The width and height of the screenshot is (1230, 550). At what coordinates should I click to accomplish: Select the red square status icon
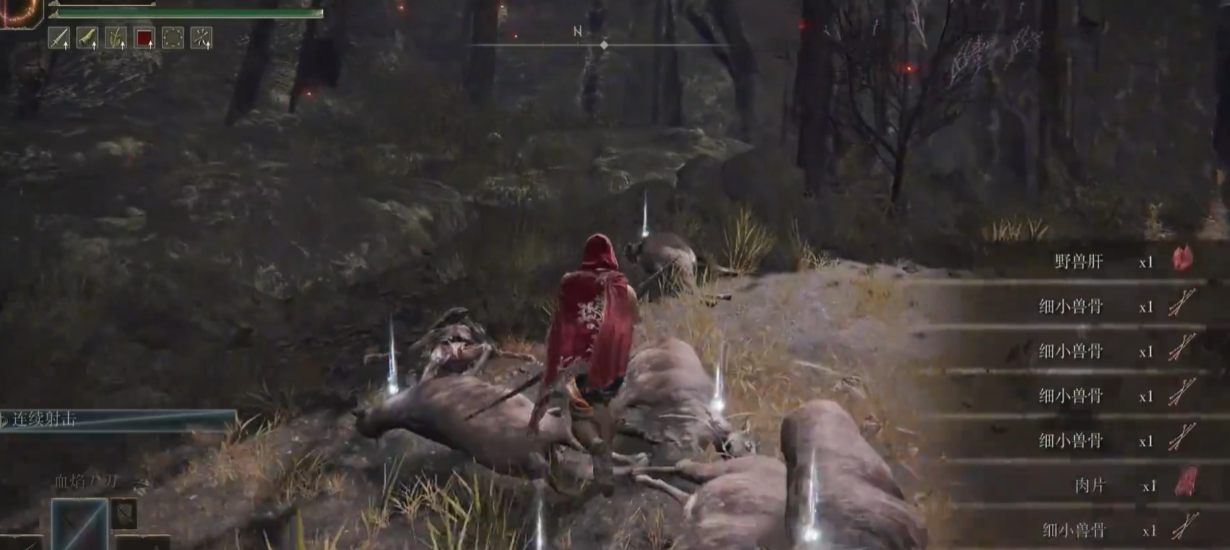coord(145,38)
